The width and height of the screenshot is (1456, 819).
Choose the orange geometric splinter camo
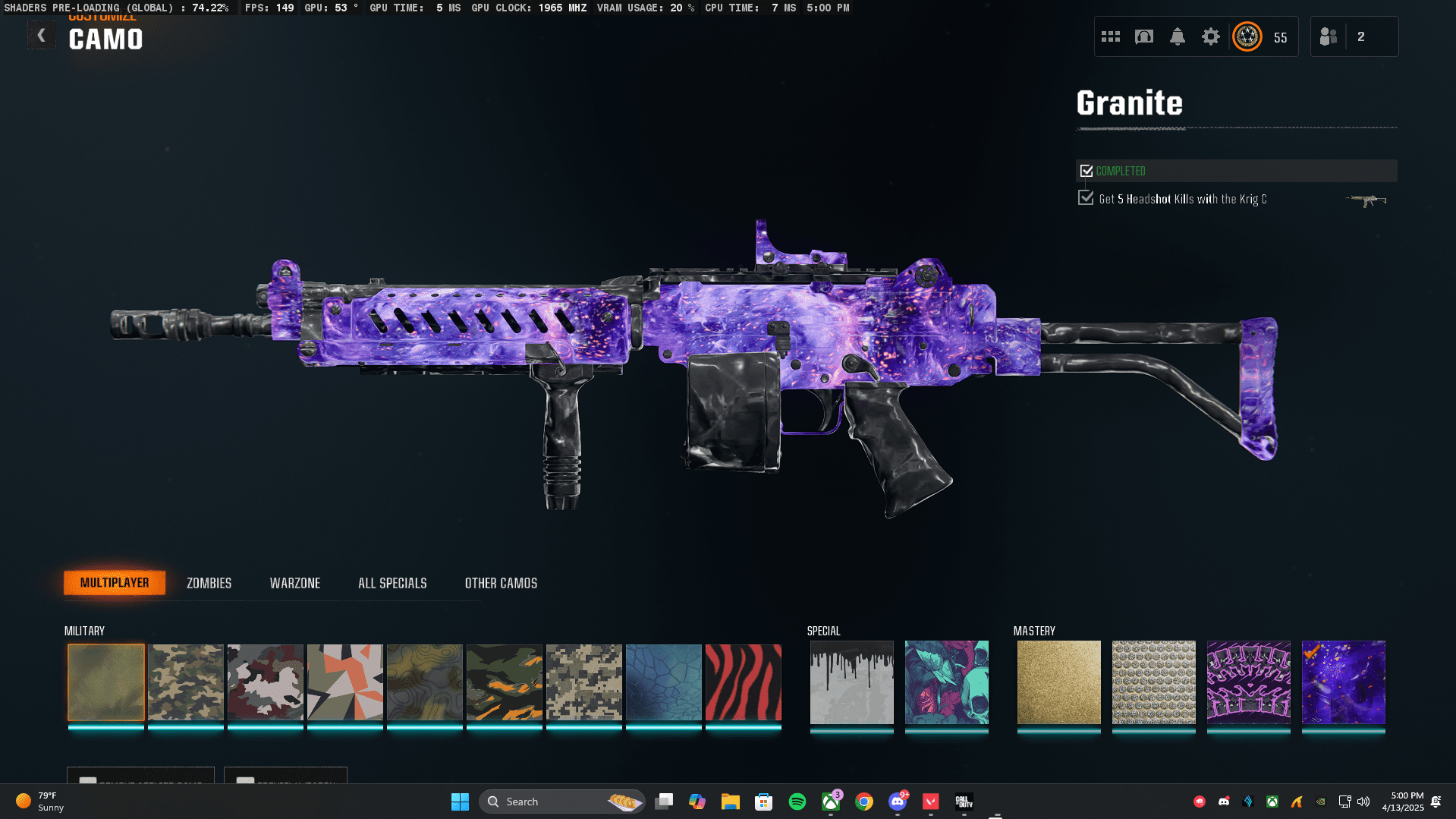(x=345, y=682)
